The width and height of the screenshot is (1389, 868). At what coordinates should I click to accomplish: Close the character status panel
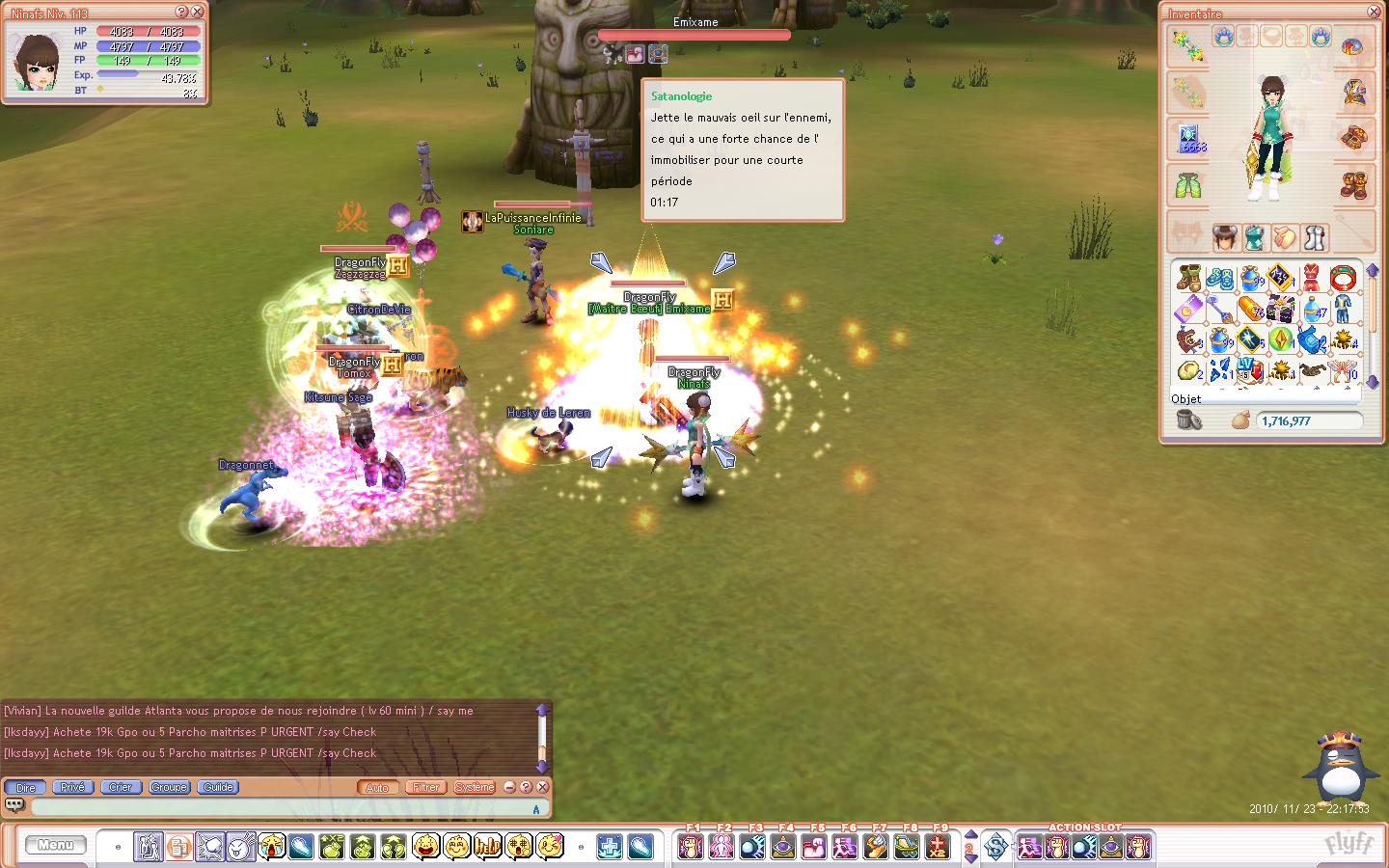[197, 12]
